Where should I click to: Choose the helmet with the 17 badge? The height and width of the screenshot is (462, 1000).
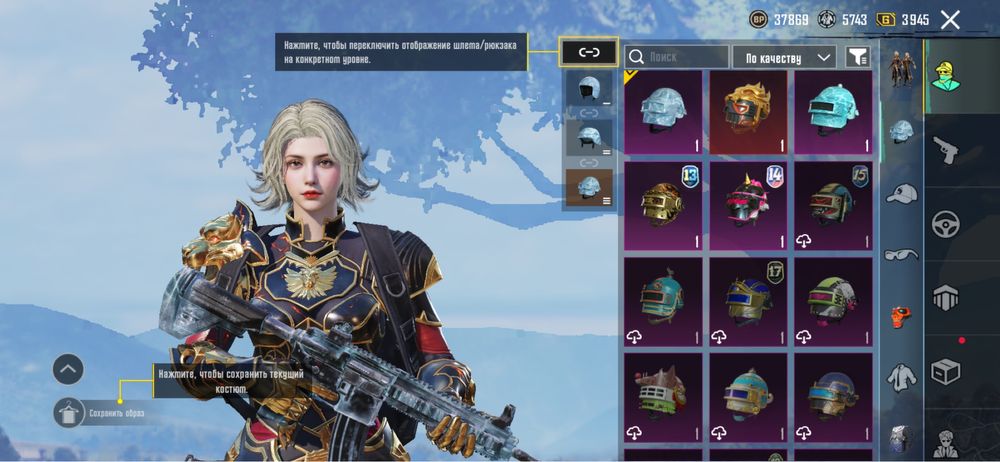click(x=750, y=301)
